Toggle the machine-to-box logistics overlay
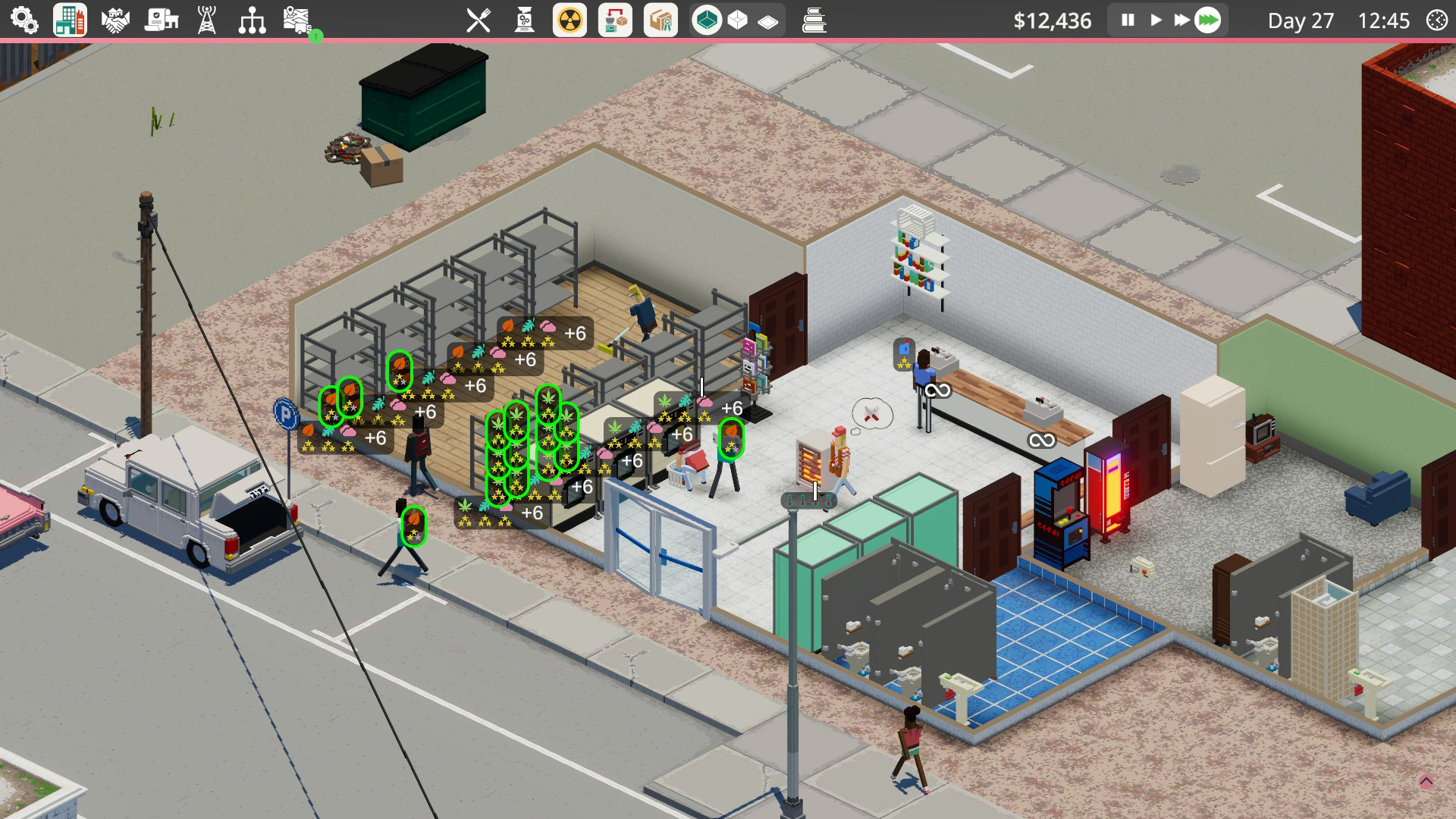This screenshot has width=1456, height=819. (x=615, y=20)
